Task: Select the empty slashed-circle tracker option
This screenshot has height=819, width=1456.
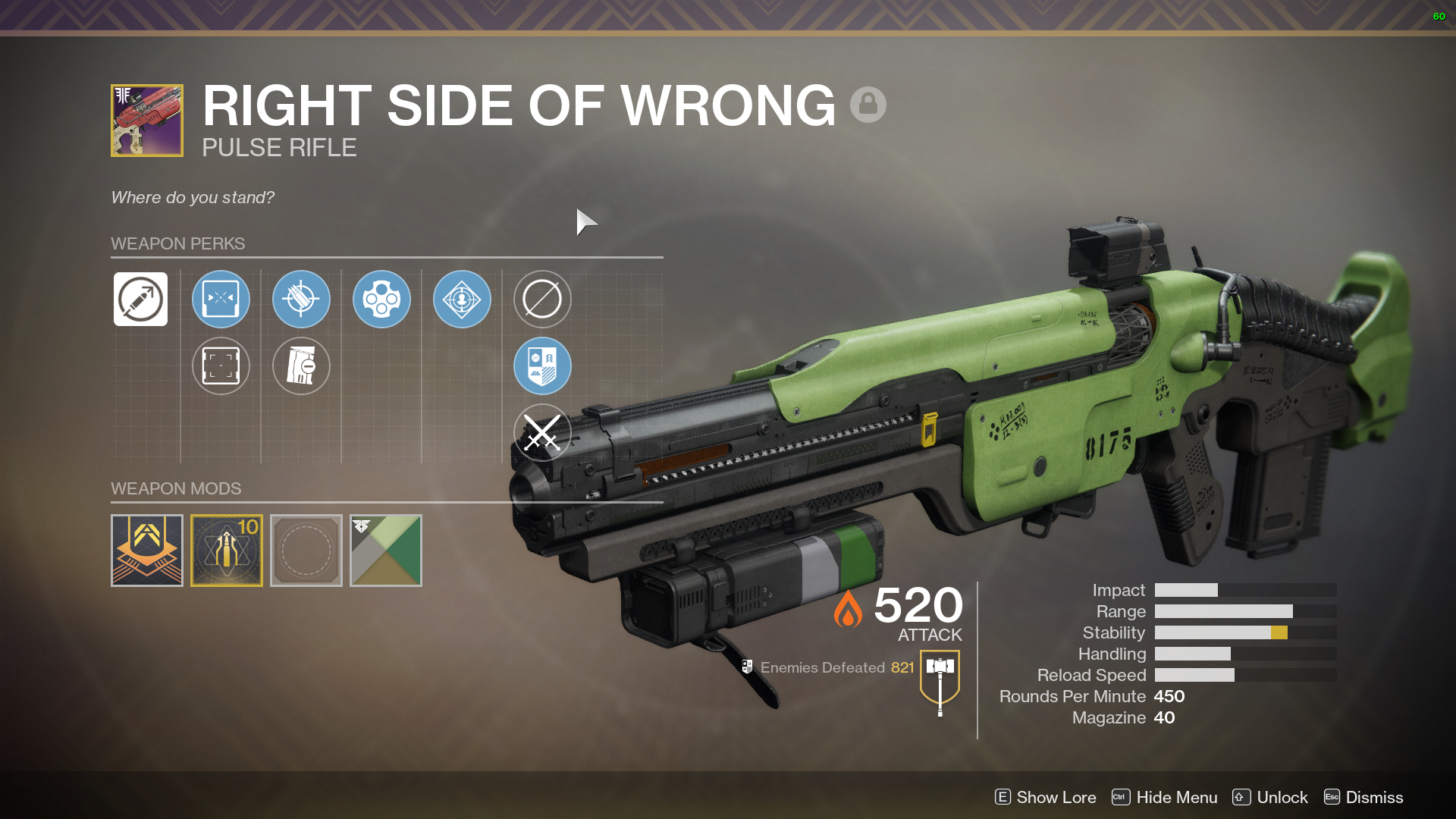Action: pos(542,300)
